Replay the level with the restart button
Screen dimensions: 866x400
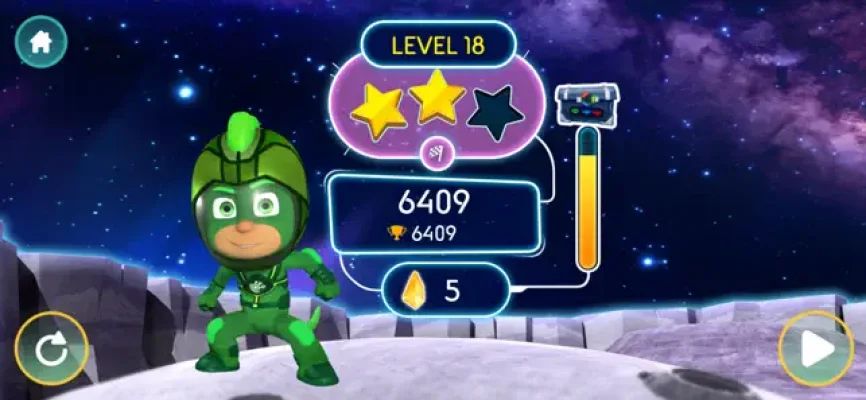[52, 349]
